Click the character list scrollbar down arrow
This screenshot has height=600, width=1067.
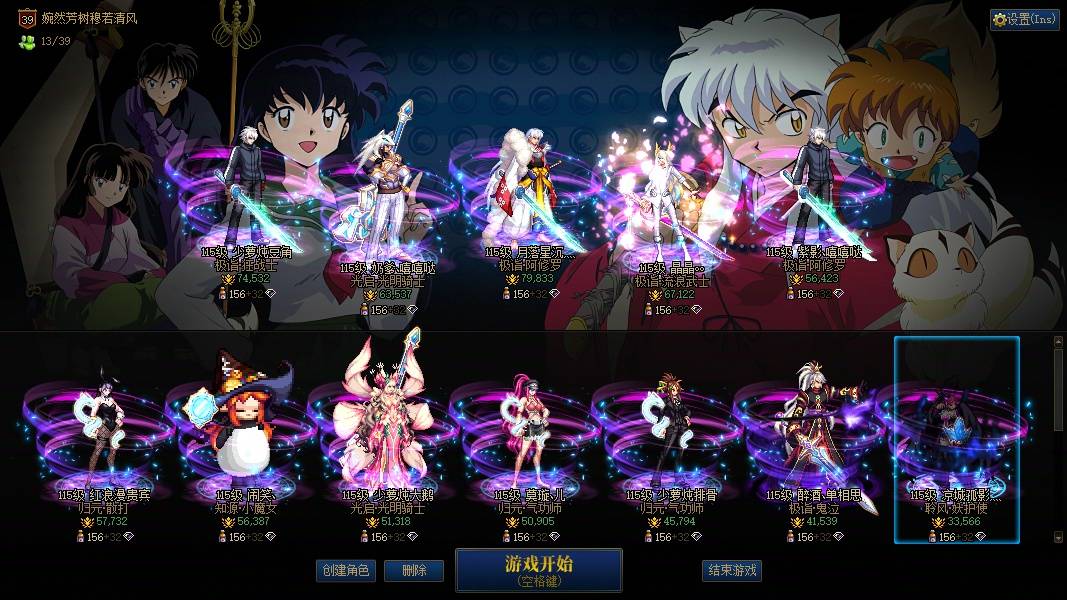pyautogui.click(x=1059, y=537)
